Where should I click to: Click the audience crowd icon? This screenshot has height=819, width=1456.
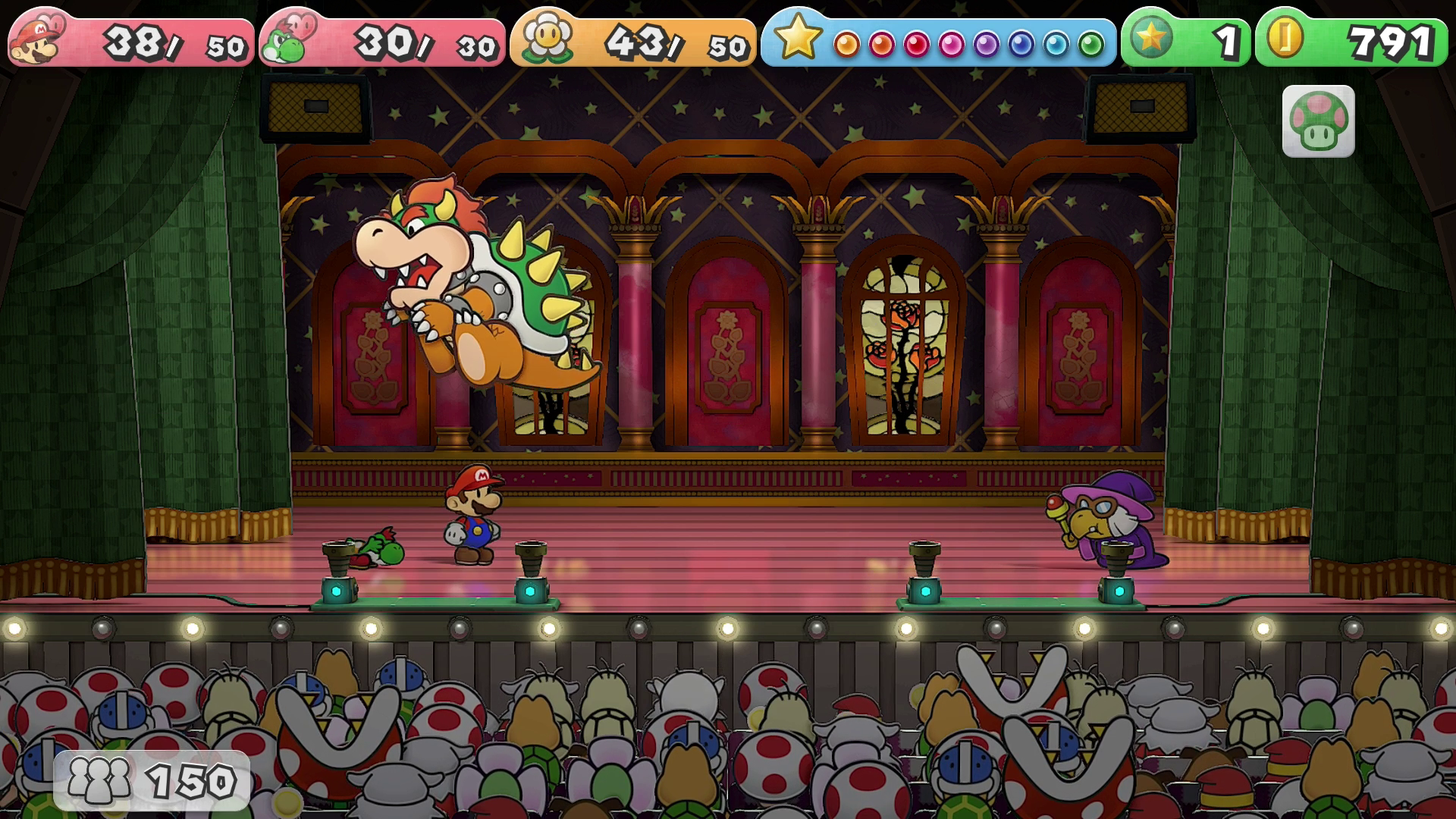click(99, 780)
